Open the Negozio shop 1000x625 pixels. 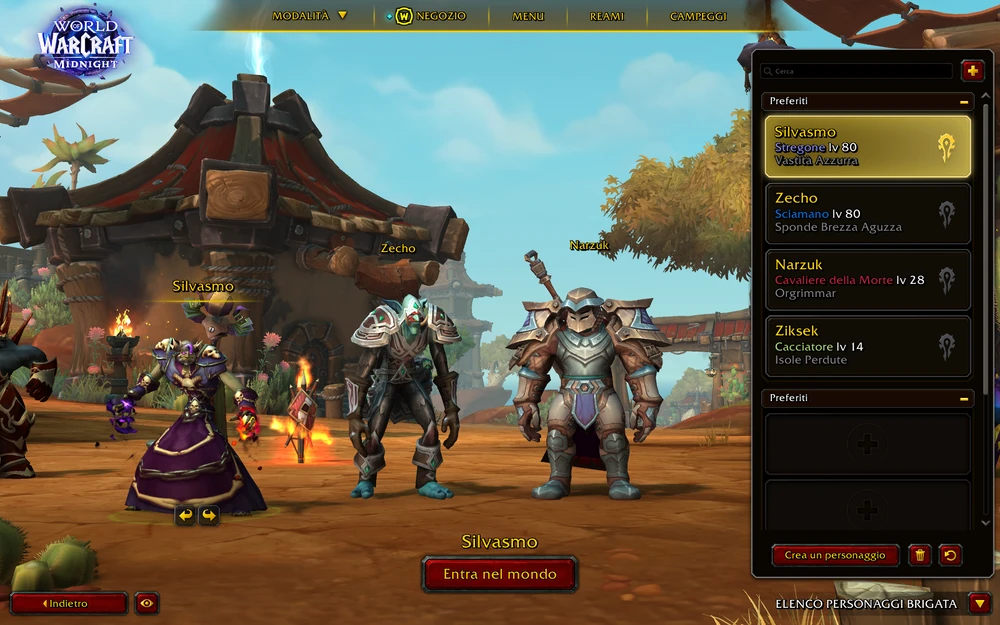pos(432,16)
